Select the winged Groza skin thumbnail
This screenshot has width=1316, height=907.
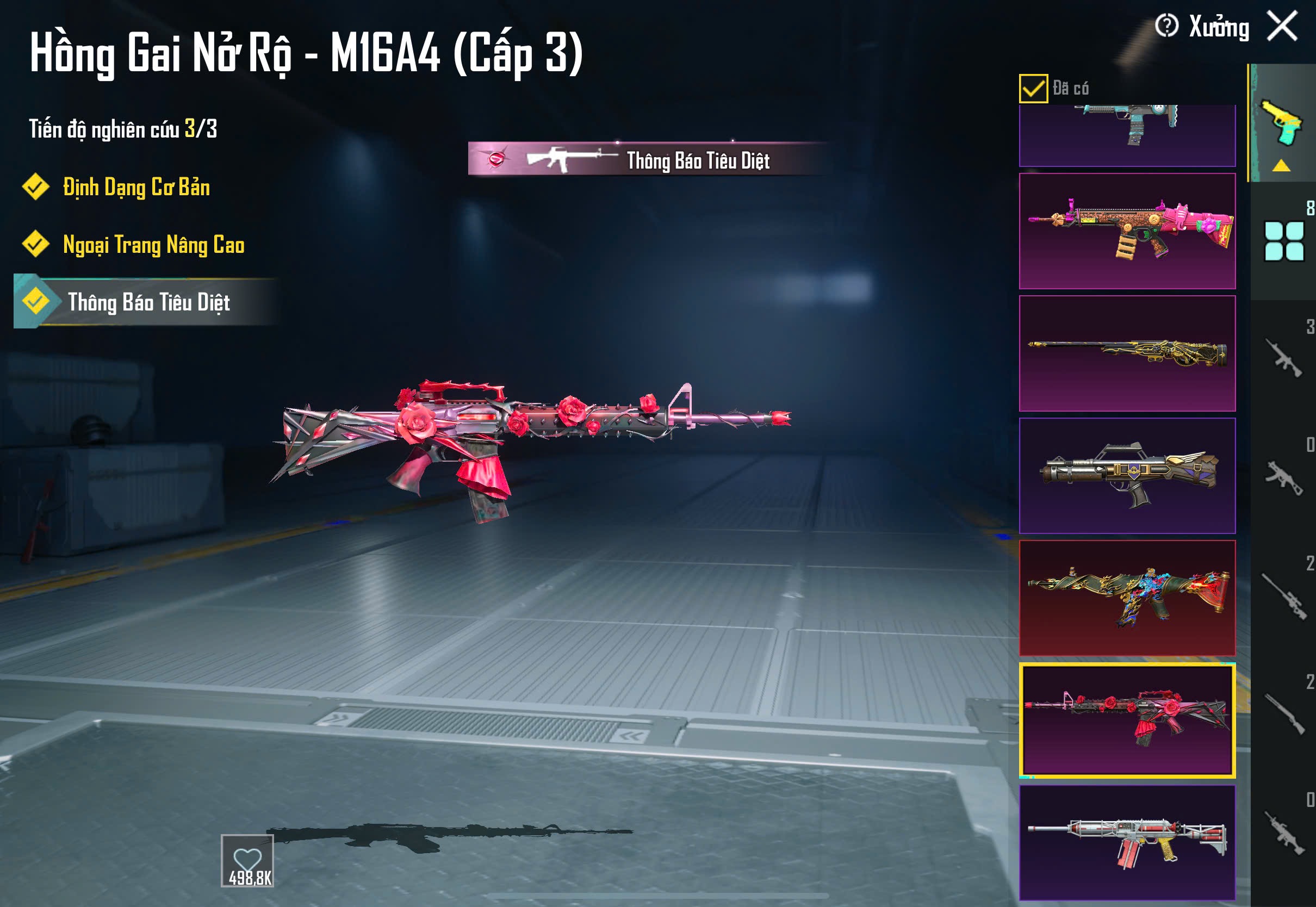1127,476
